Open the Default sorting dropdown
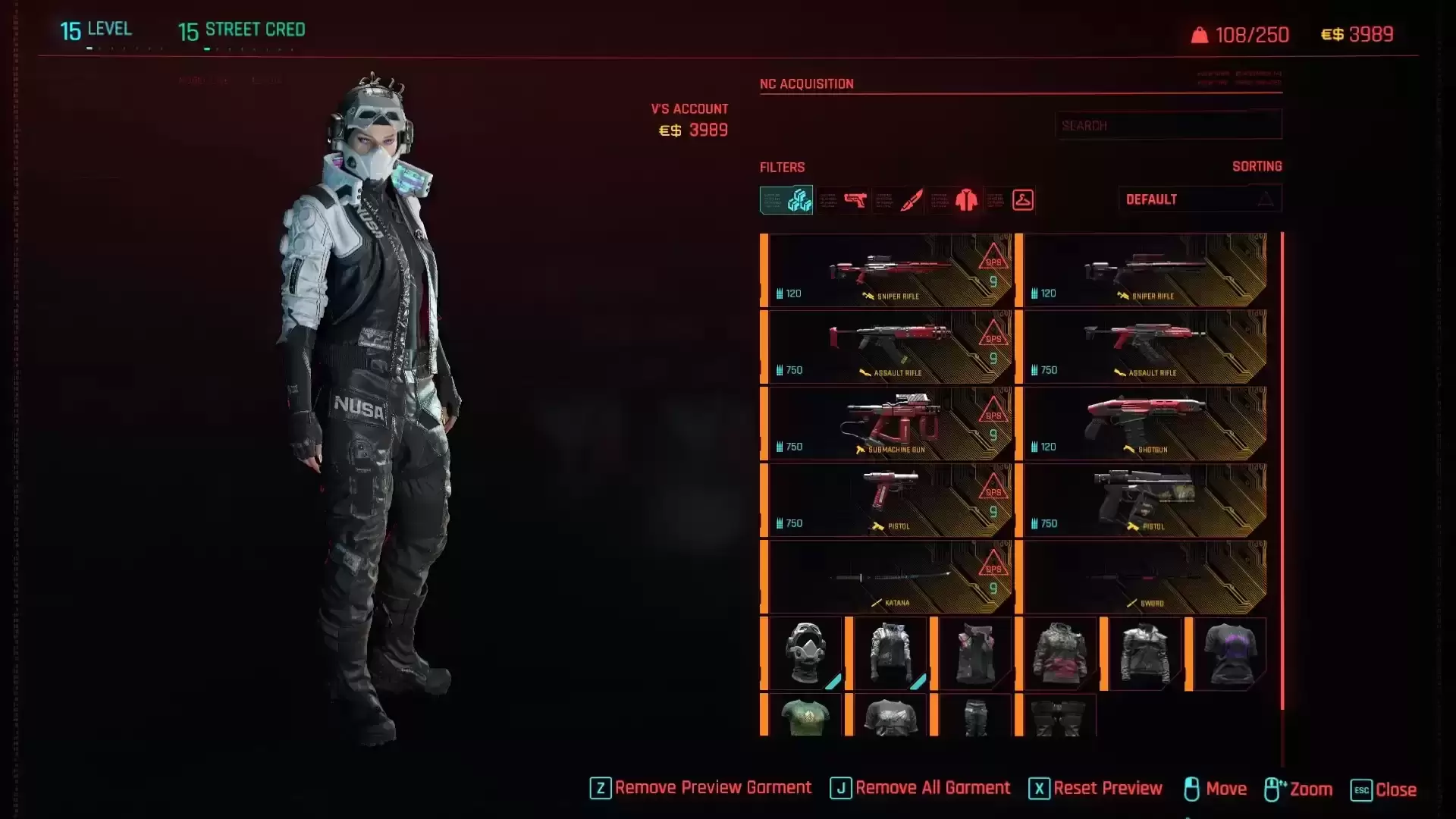This screenshot has height=819, width=1456. [1200, 199]
